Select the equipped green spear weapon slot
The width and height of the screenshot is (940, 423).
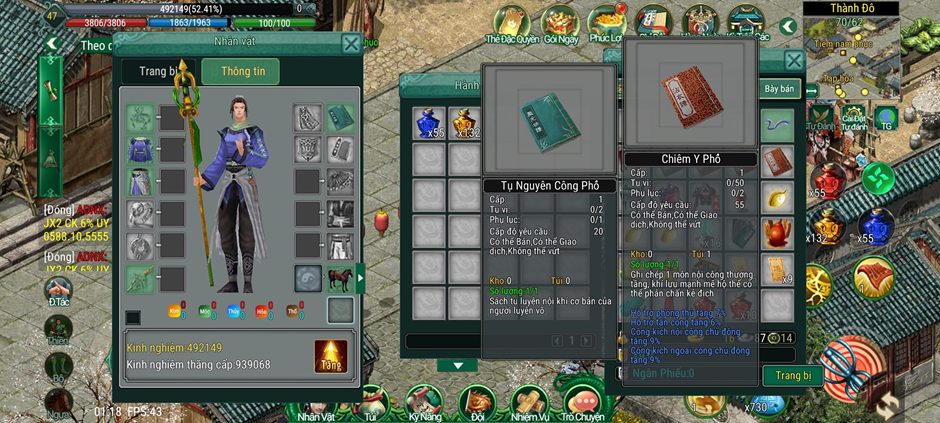141,116
